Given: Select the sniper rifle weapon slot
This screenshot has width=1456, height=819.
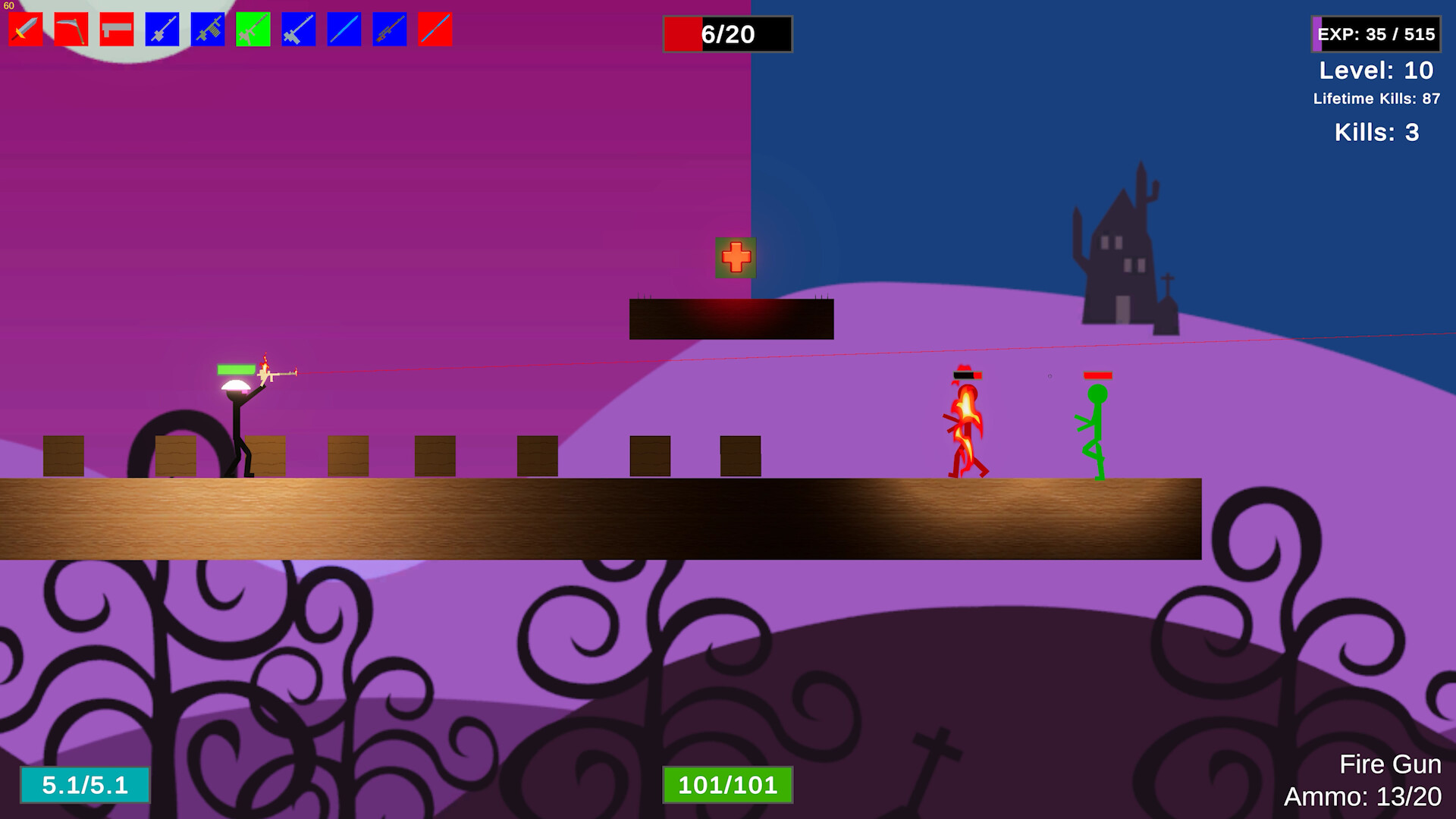Looking at the screenshot, I should [388, 29].
